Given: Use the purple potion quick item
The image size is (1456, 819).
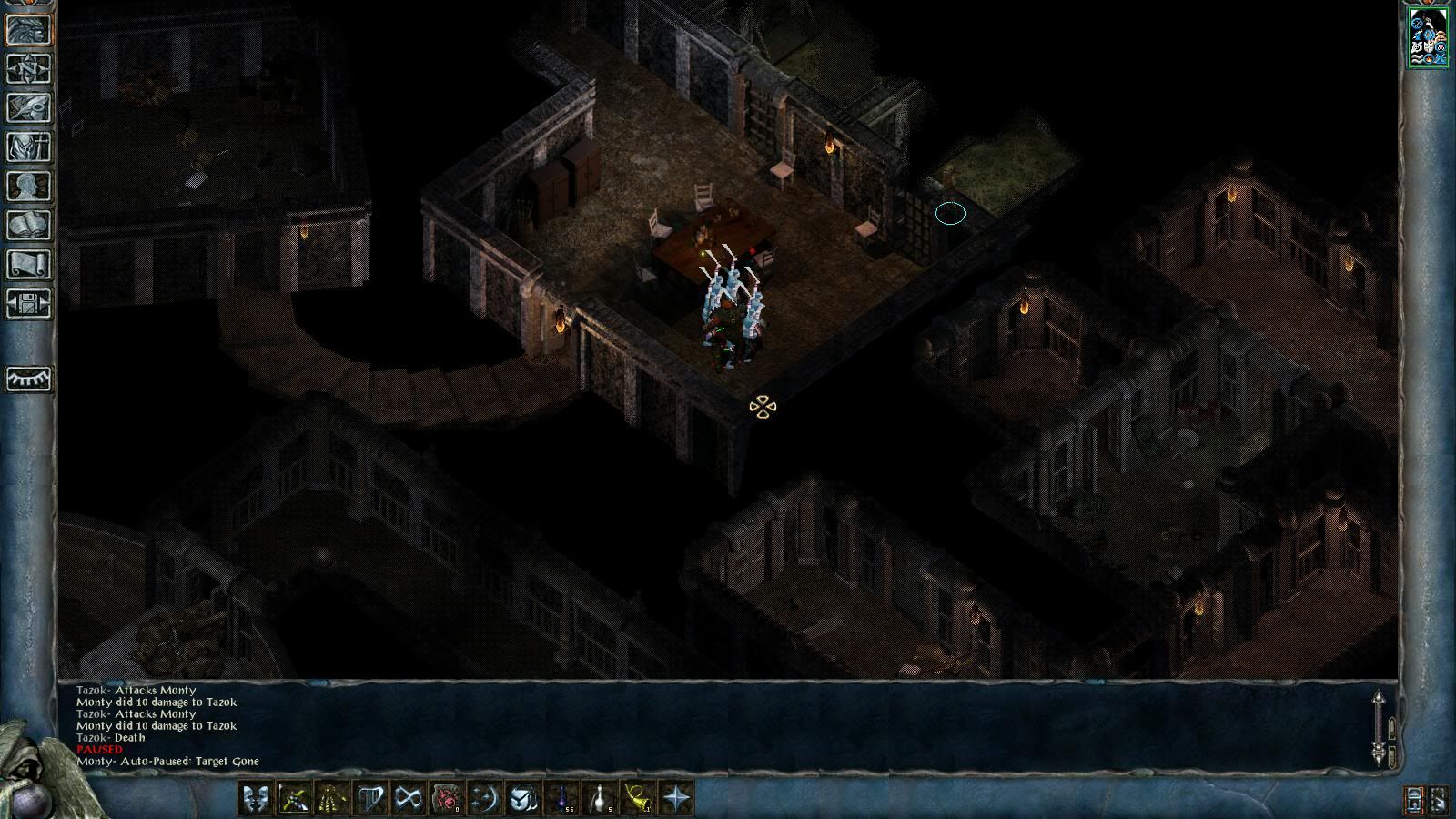Looking at the screenshot, I should 561,799.
